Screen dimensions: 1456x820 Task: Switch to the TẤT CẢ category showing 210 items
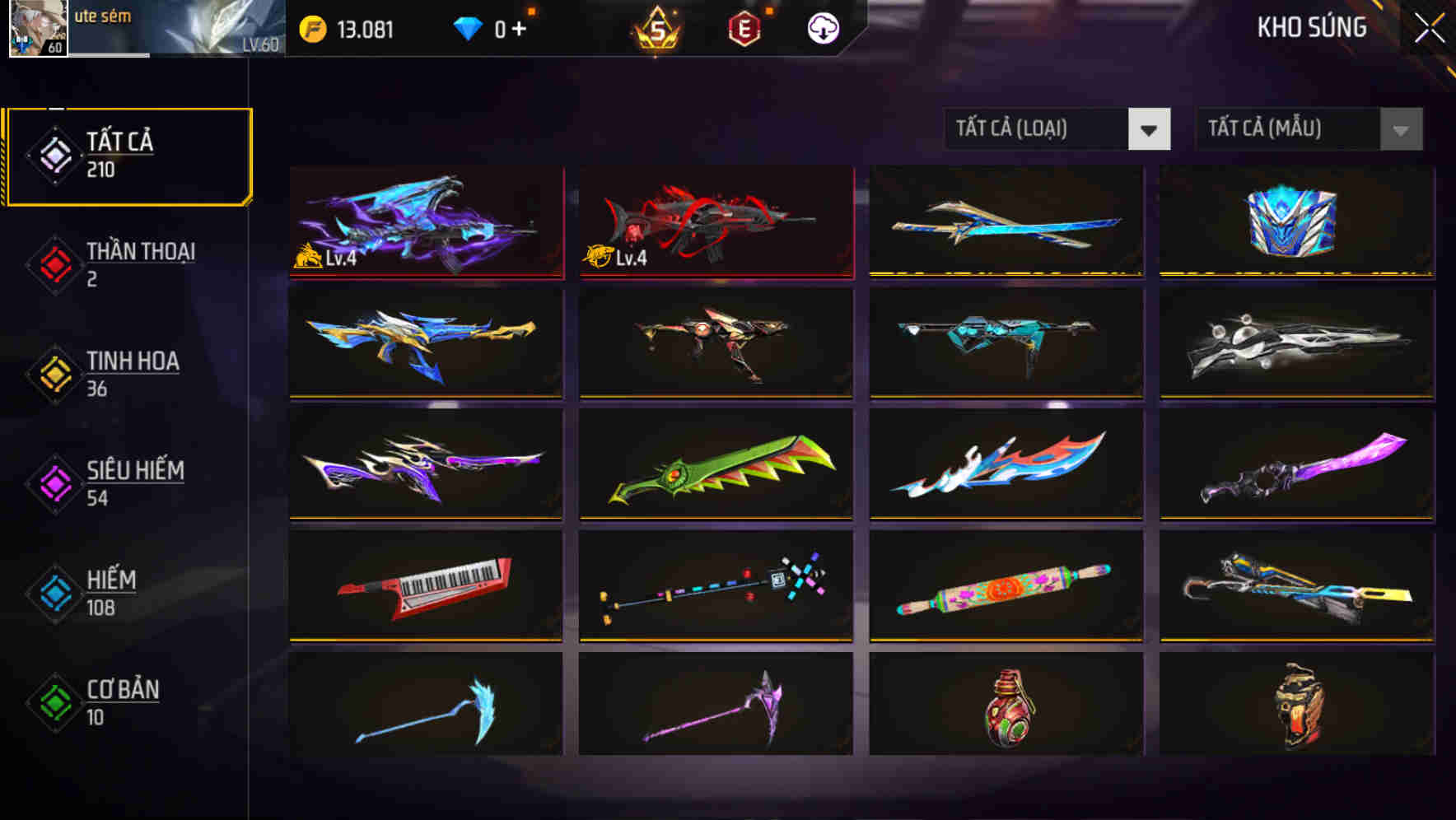128,153
